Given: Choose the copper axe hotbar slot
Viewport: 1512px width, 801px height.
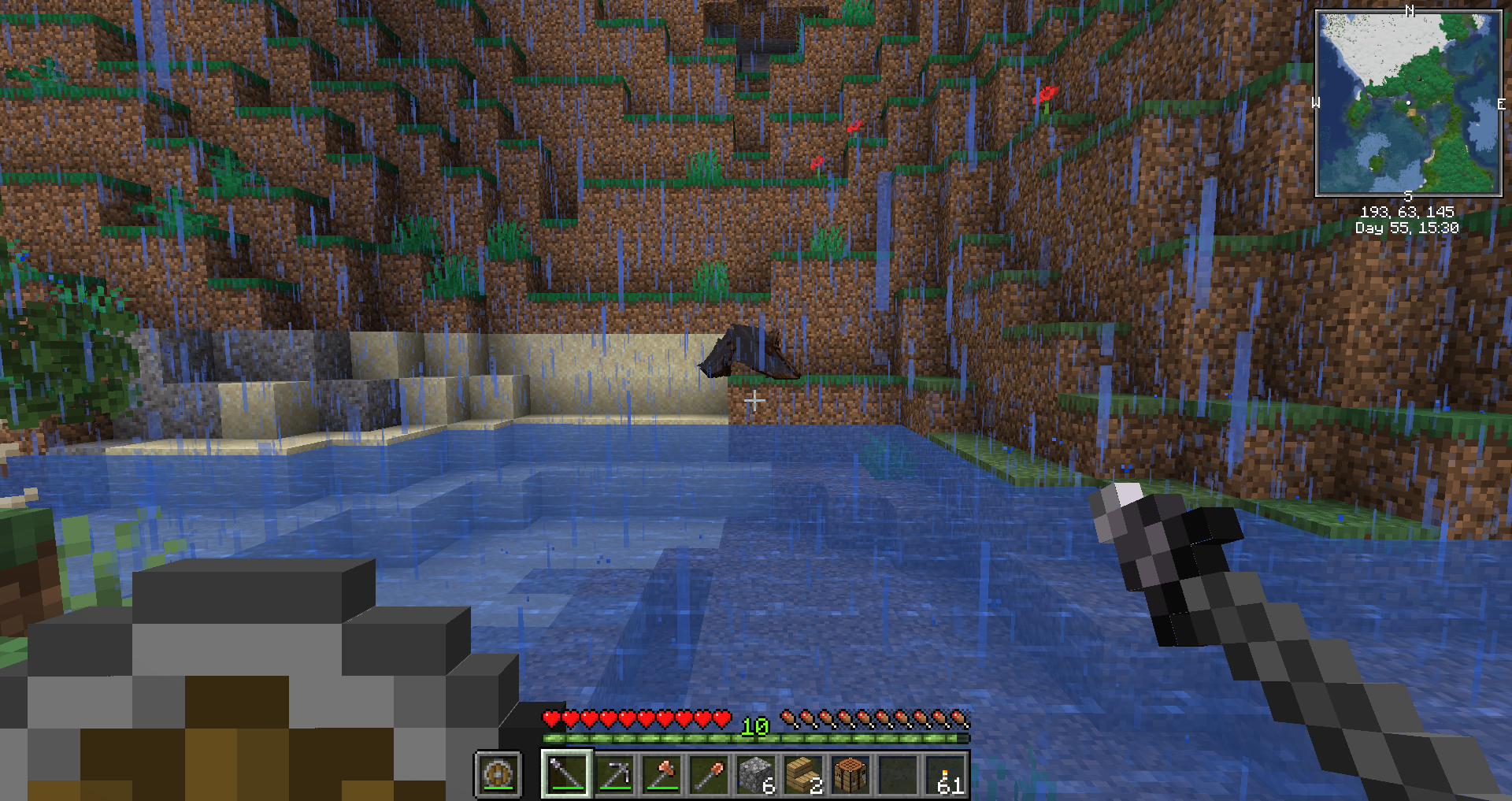Looking at the screenshot, I should coord(661,774).
